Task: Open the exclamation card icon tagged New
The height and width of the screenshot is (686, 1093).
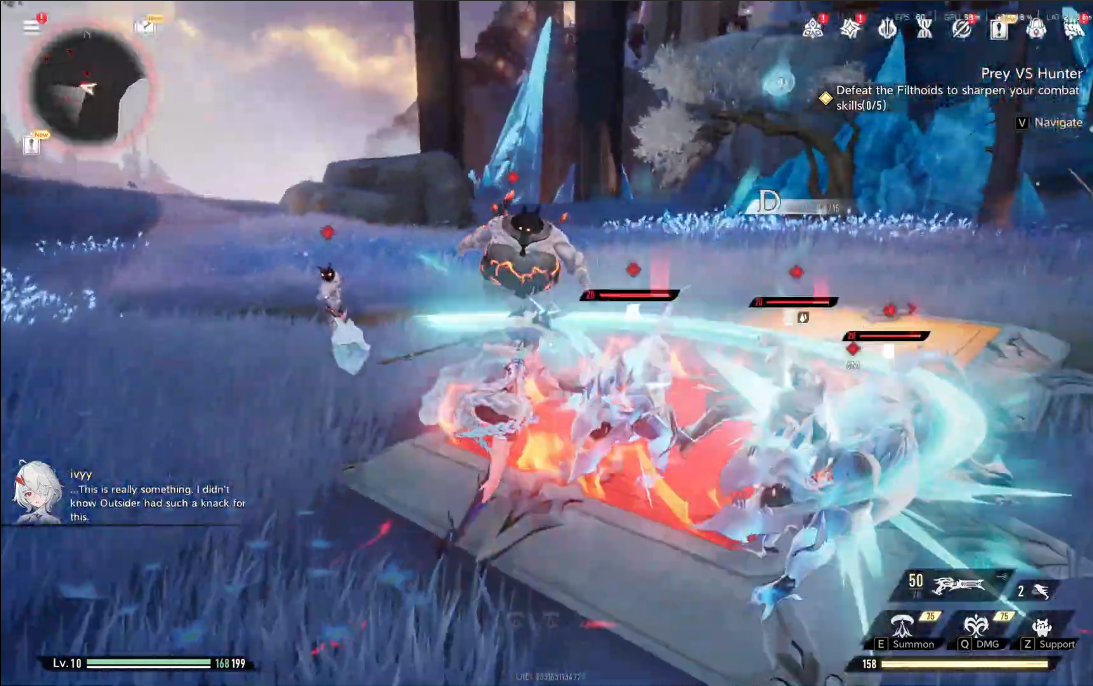Action: pos(999,29)
